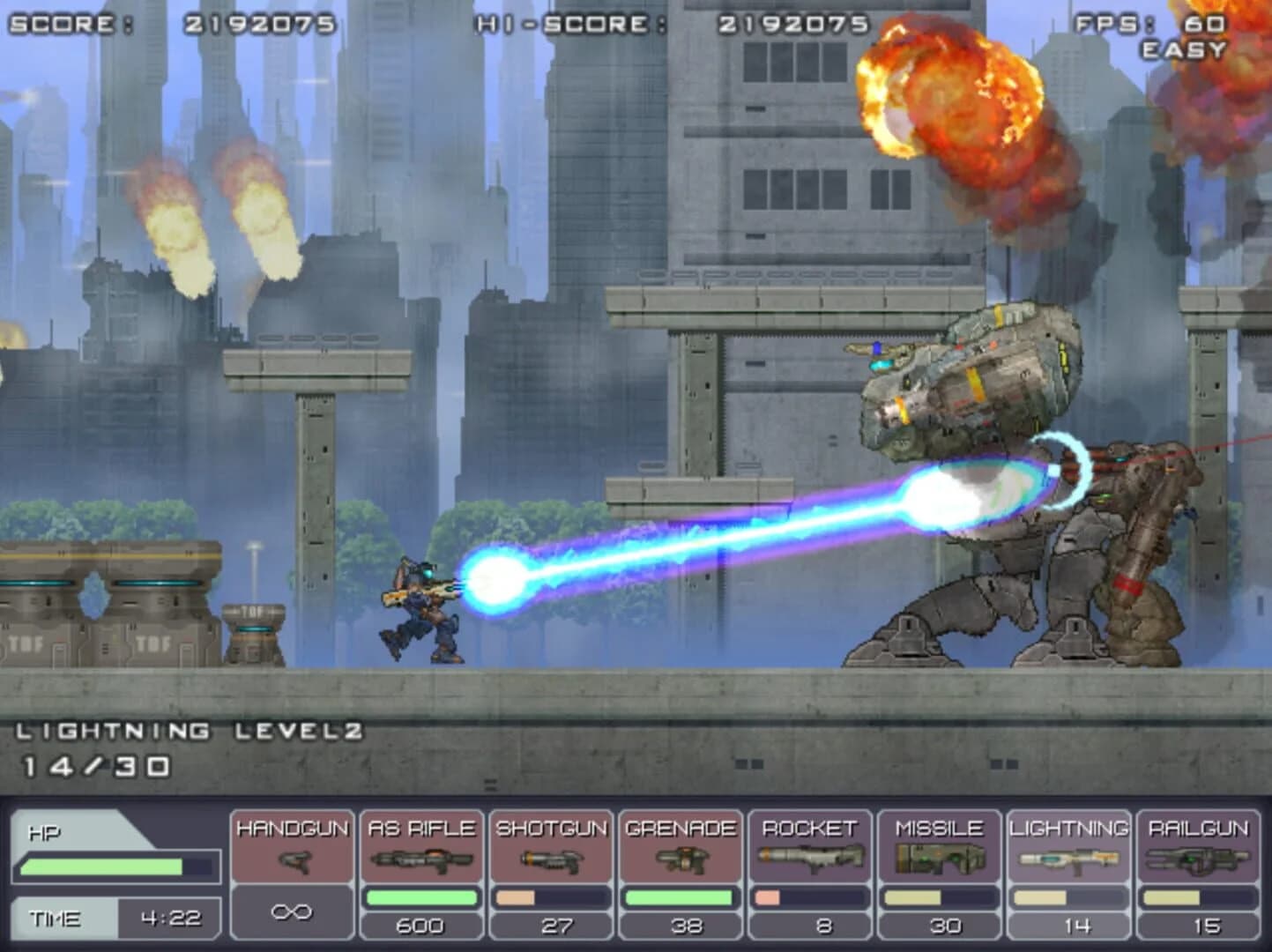
Task: Click the player mech character sprite
Action: (421, 608)
